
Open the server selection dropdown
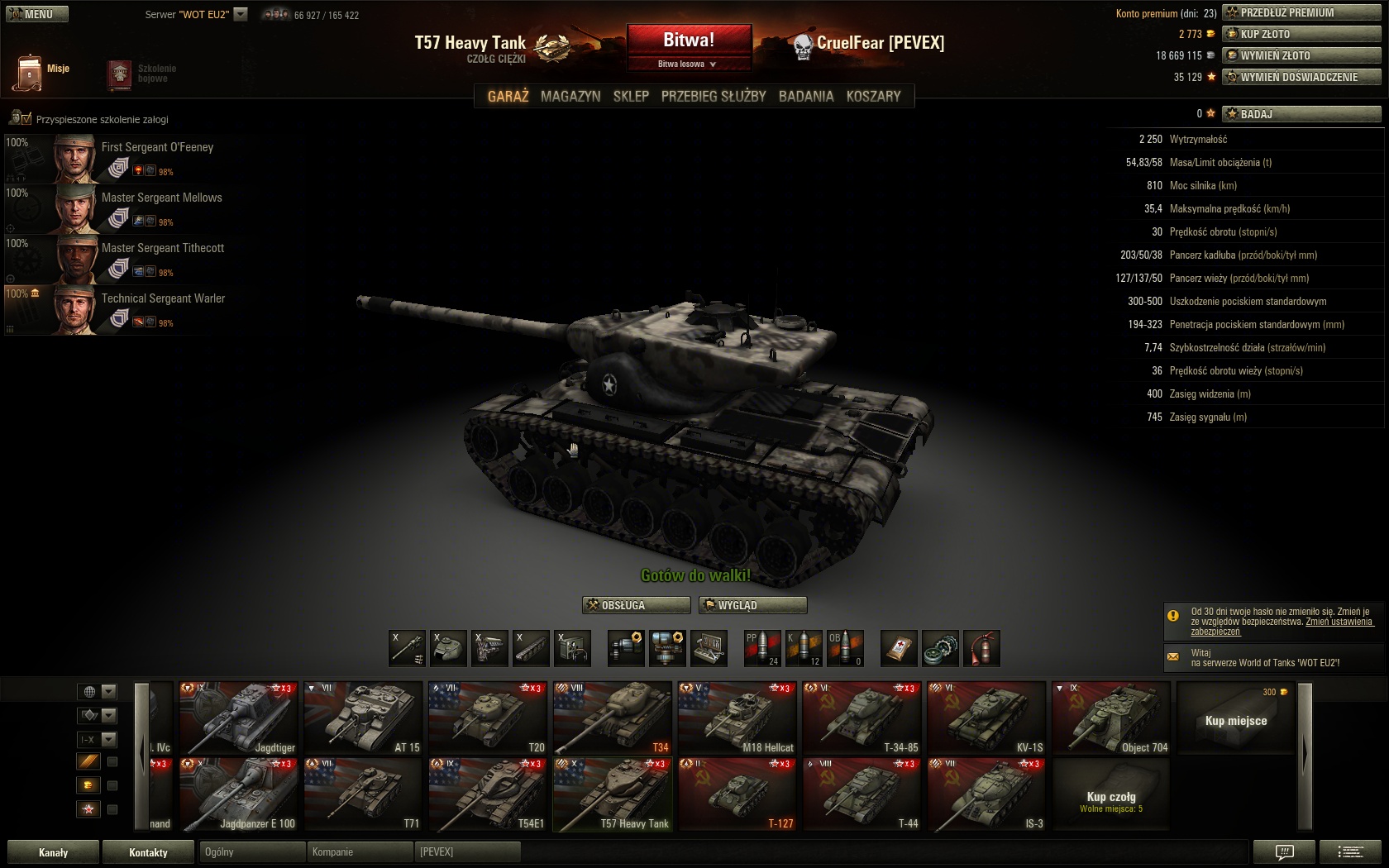point(241,14)
